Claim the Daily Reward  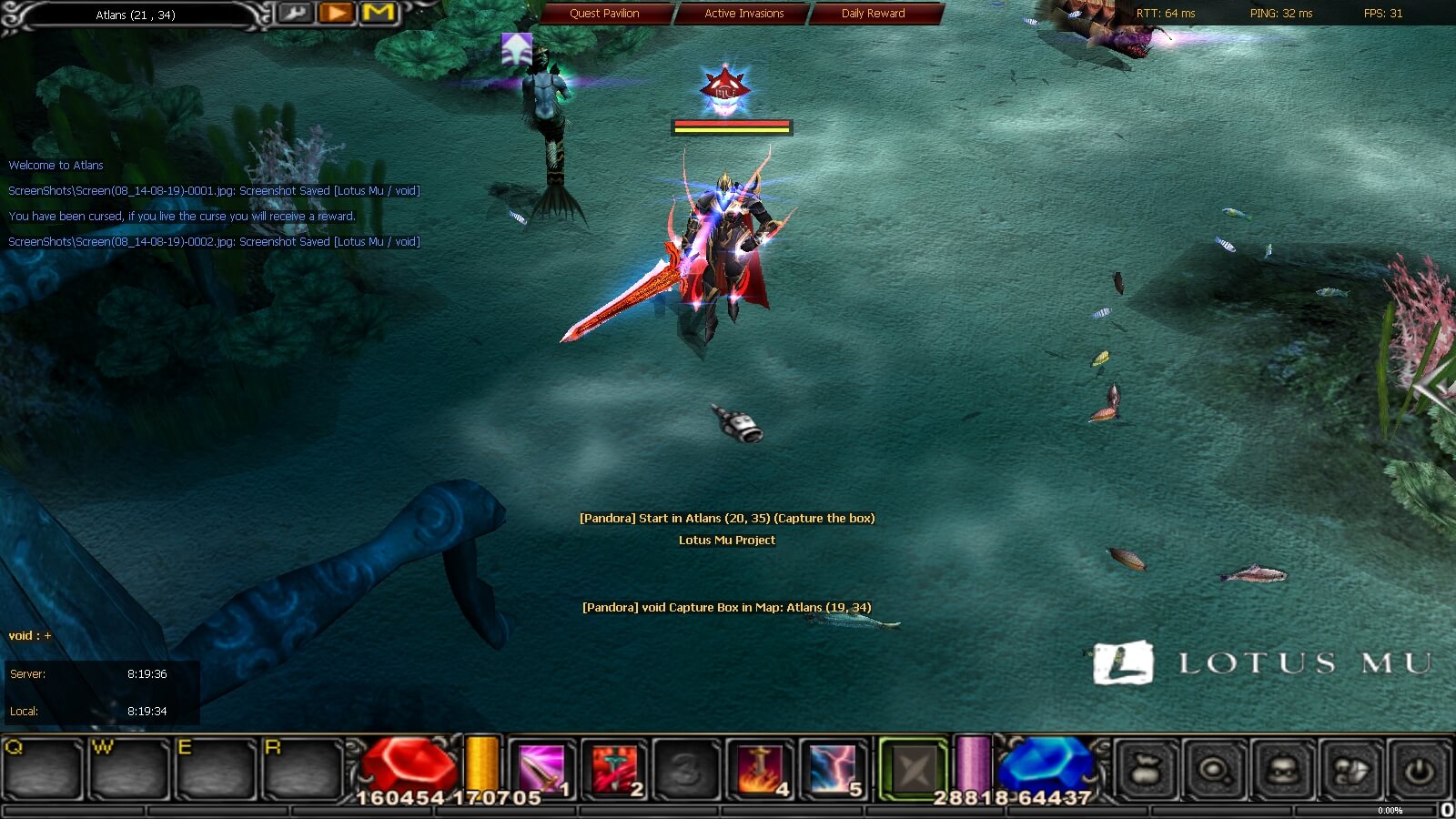coord(873,14)
